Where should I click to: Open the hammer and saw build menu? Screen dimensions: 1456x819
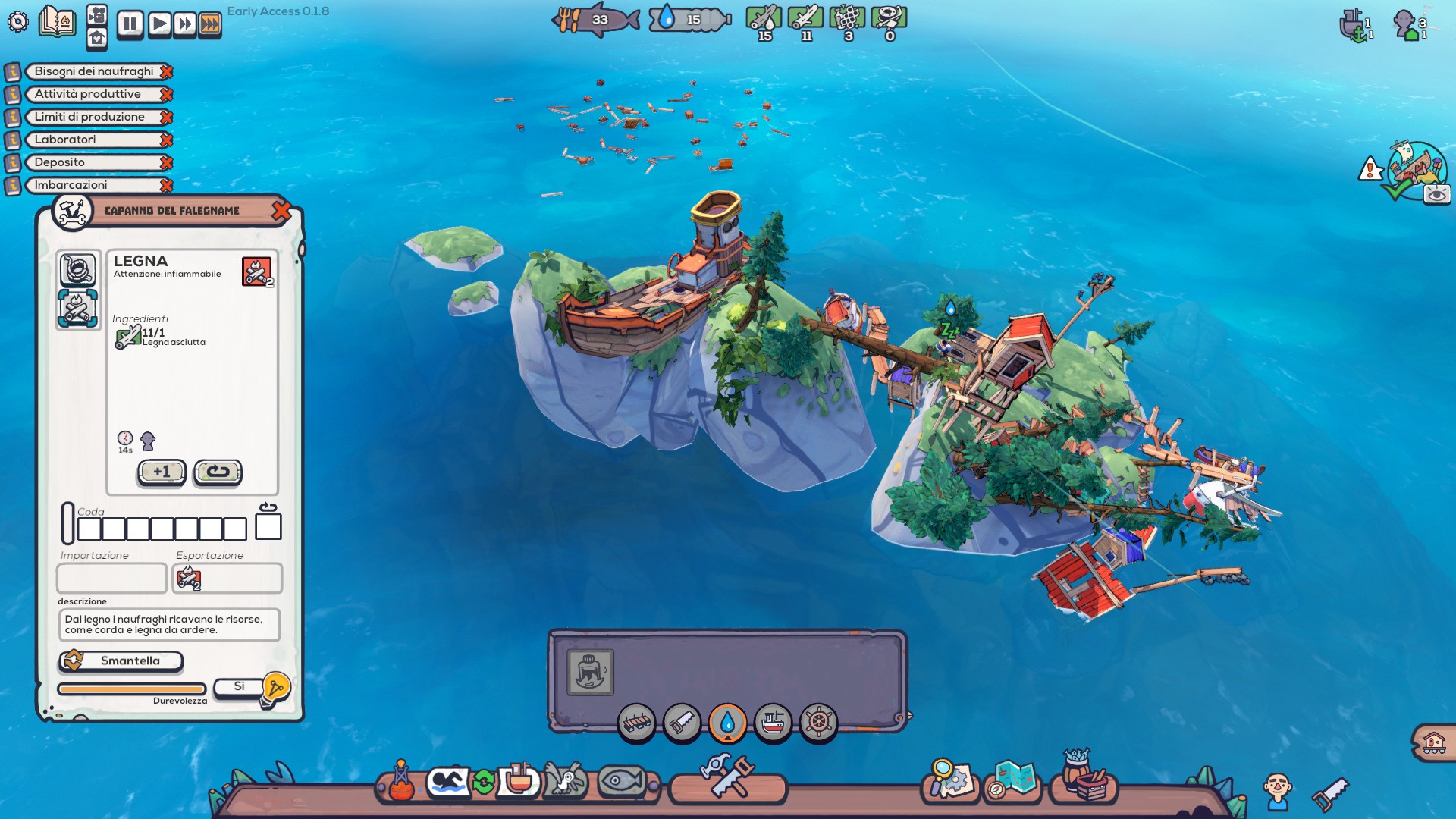[x=727, y=777]
